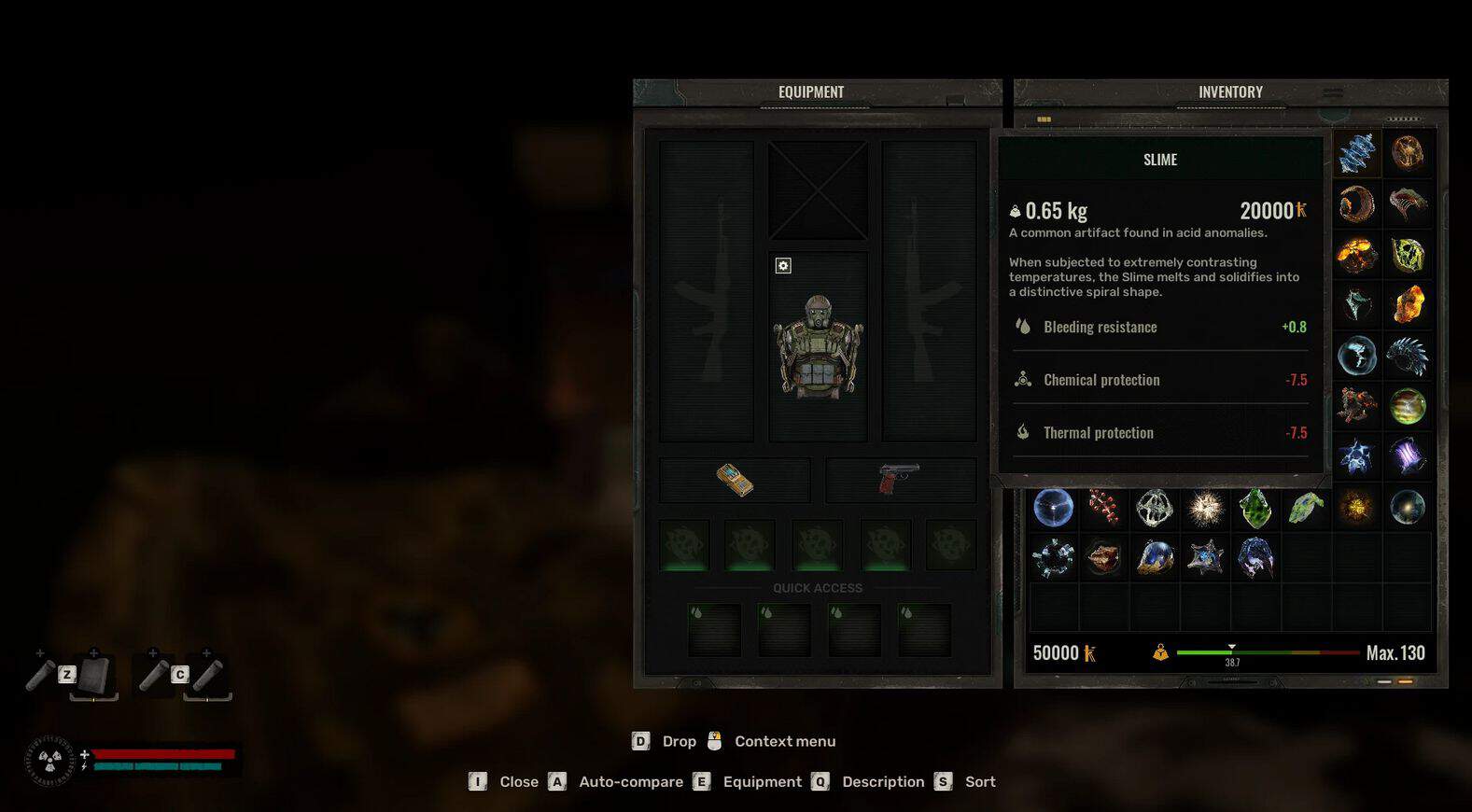
Task: Select the white spiky burst artifact
Action: coord(1205,509)
